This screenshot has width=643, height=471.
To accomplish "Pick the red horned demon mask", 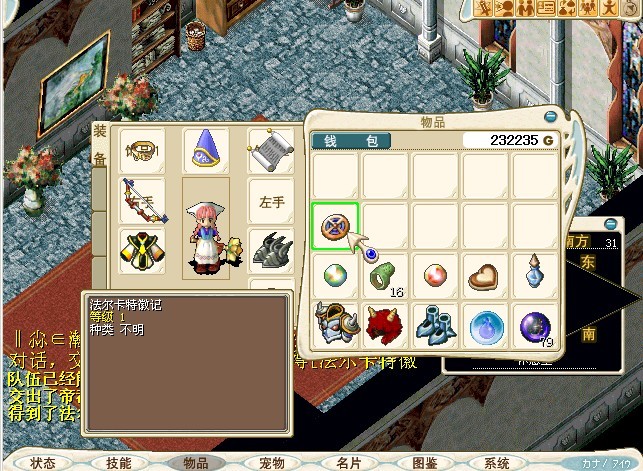I will click(386, 325).
